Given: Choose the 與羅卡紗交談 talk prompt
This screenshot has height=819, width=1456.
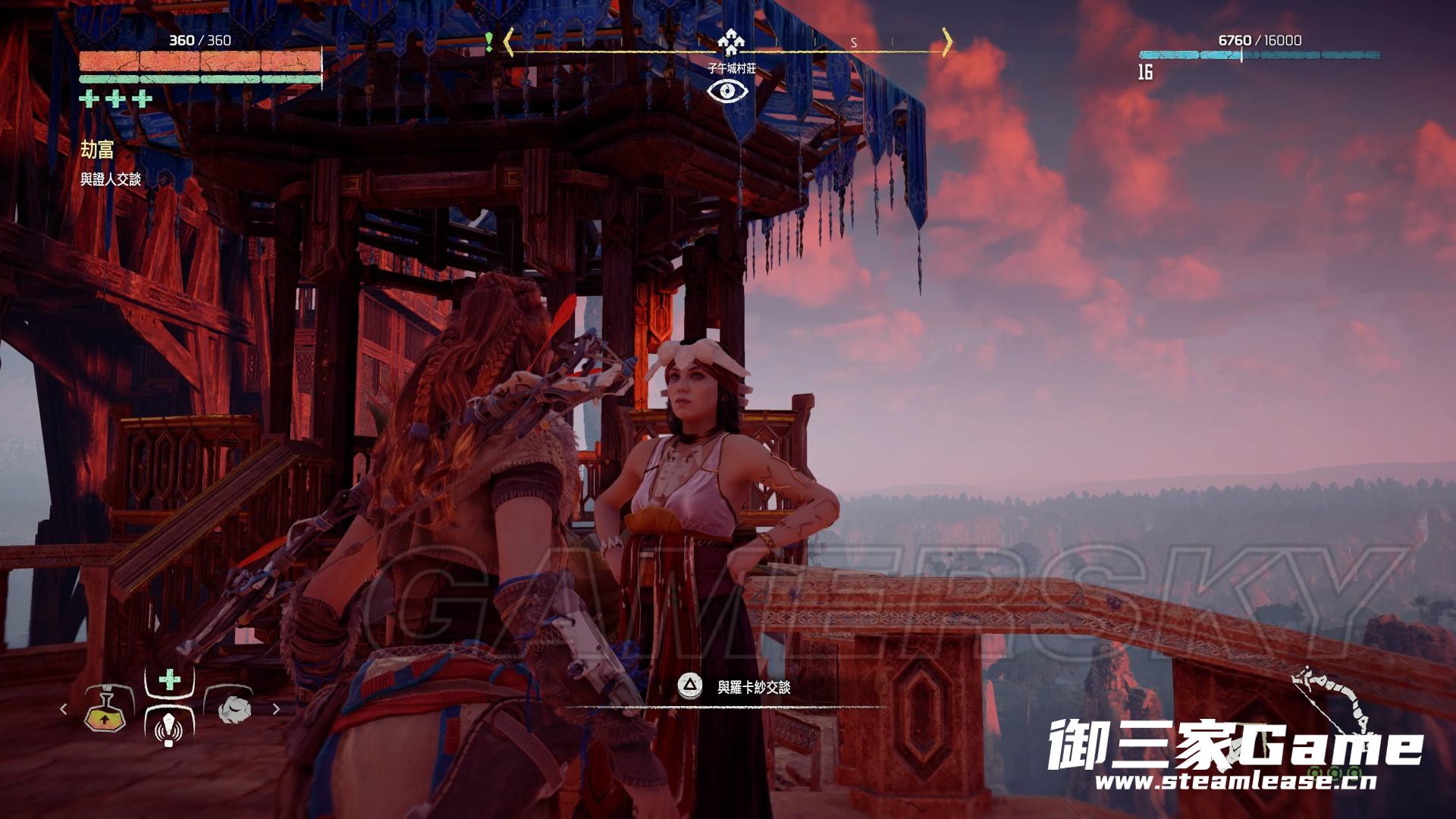Looking at the screenshot, I should [753, 687].
